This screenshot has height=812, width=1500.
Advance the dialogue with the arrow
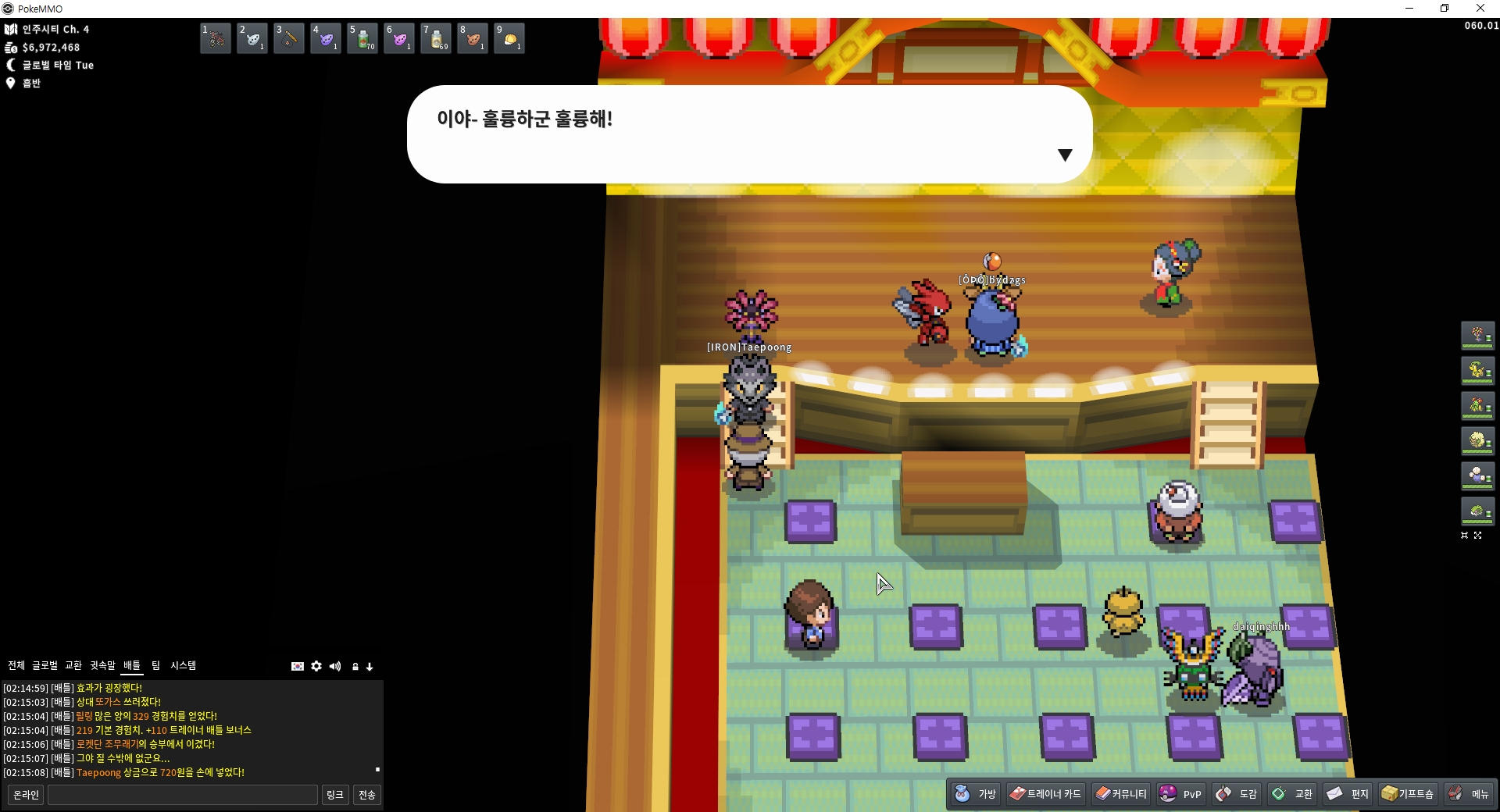tap(1064, 155)
